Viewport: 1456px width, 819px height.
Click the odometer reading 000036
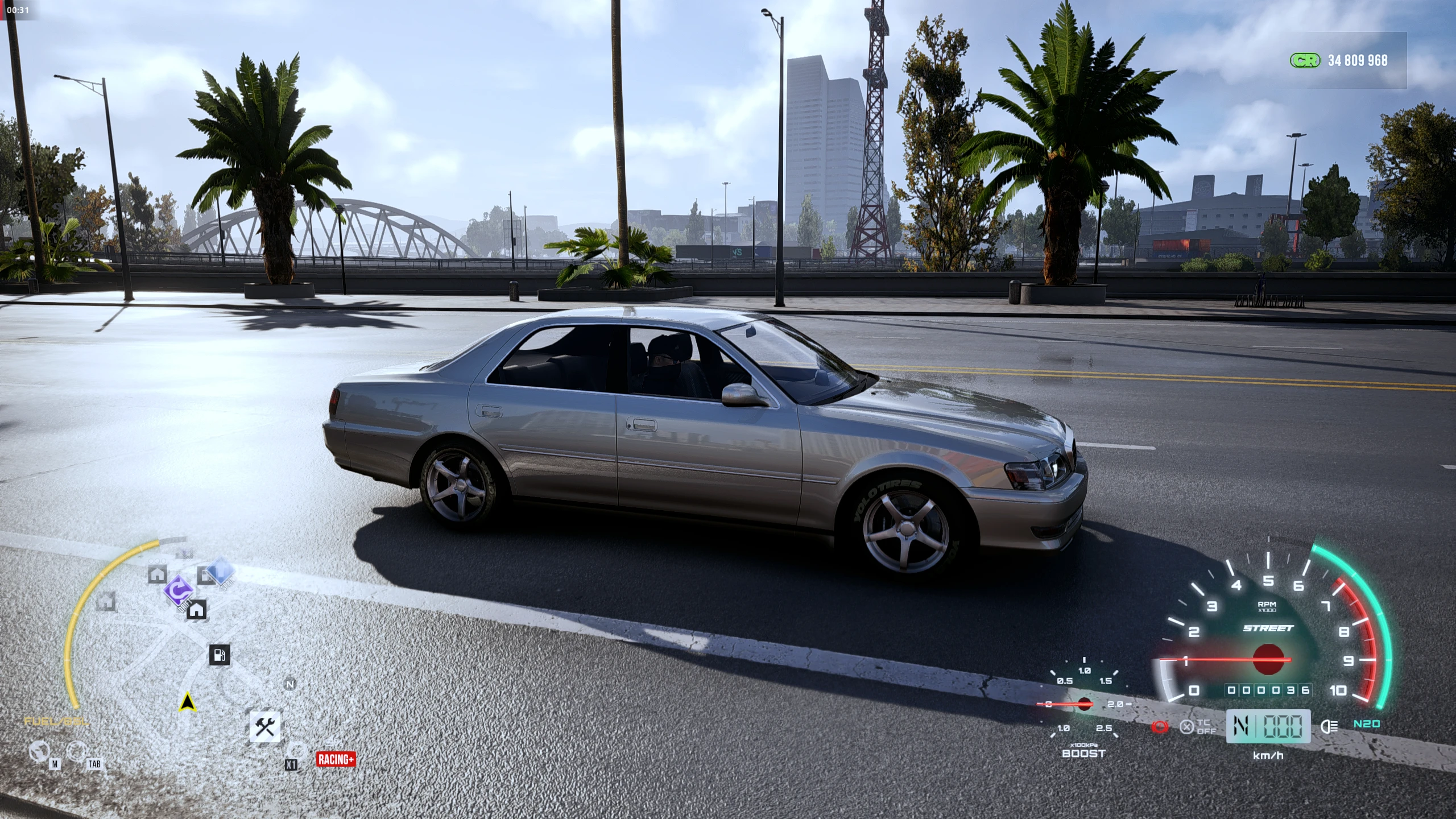[x=1269, y=690]
